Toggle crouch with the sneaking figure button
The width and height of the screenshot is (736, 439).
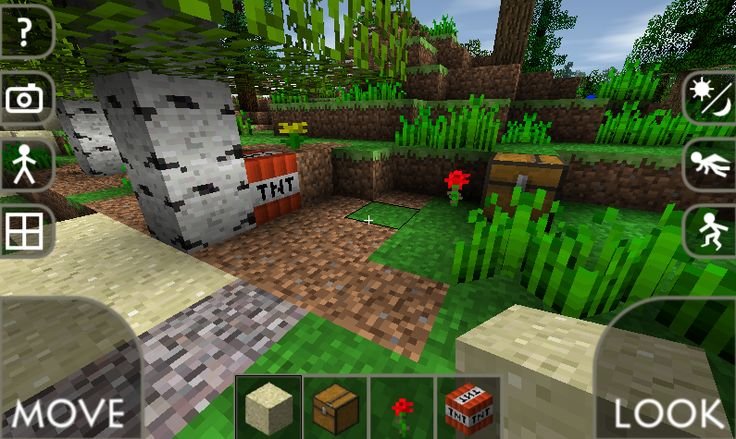point(711,230)
